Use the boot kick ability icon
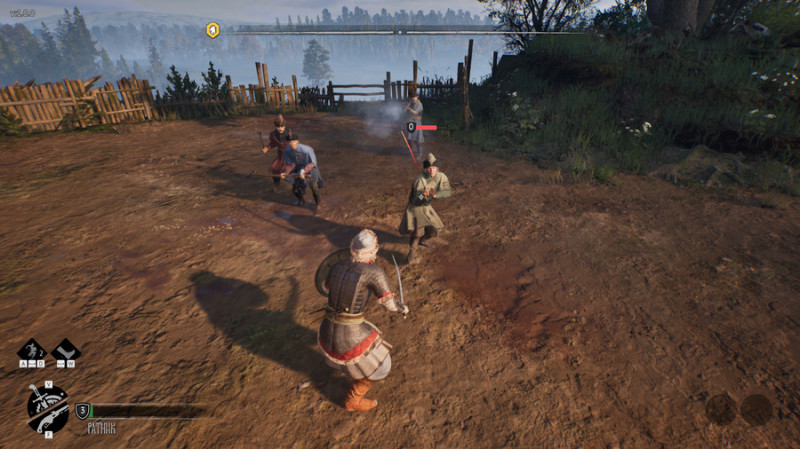 [x=66, y=351]
